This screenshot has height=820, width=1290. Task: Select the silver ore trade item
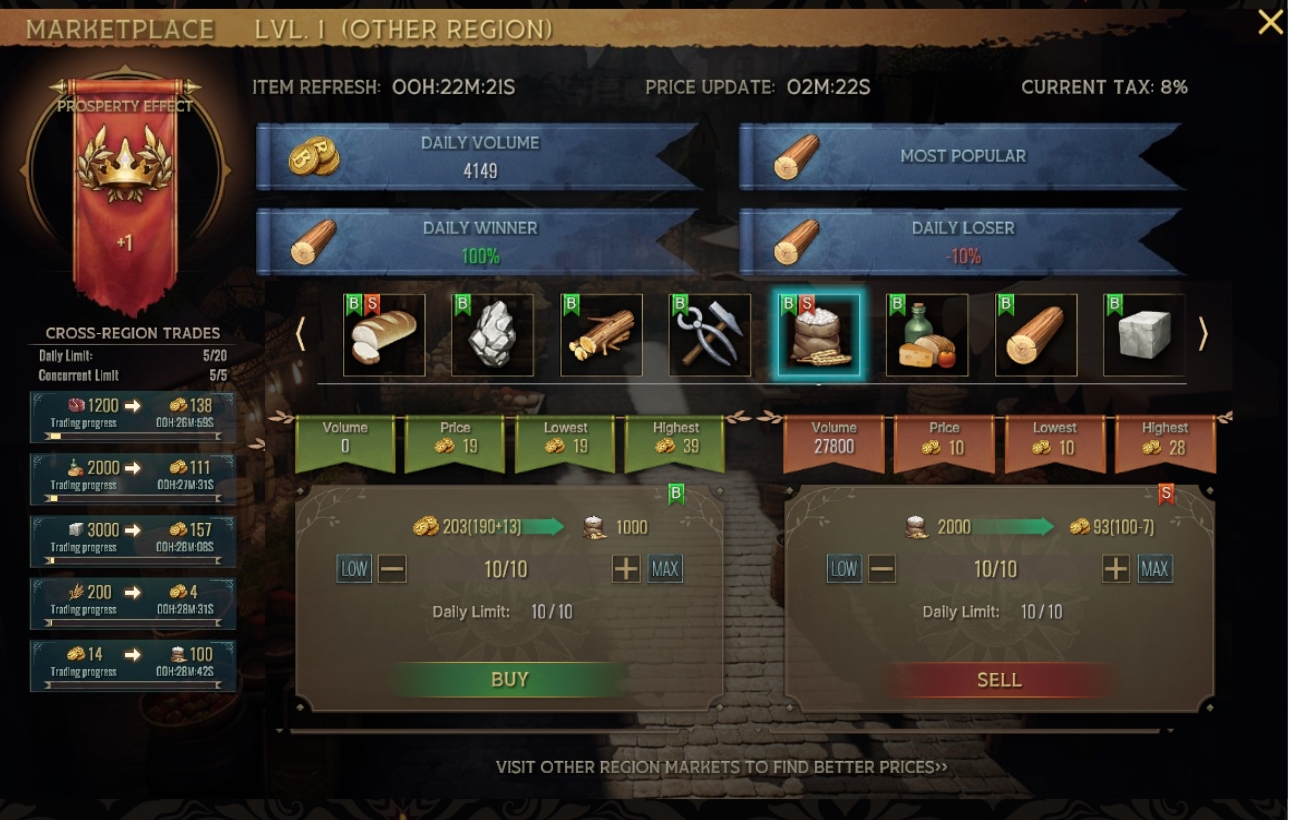point(492,335)
